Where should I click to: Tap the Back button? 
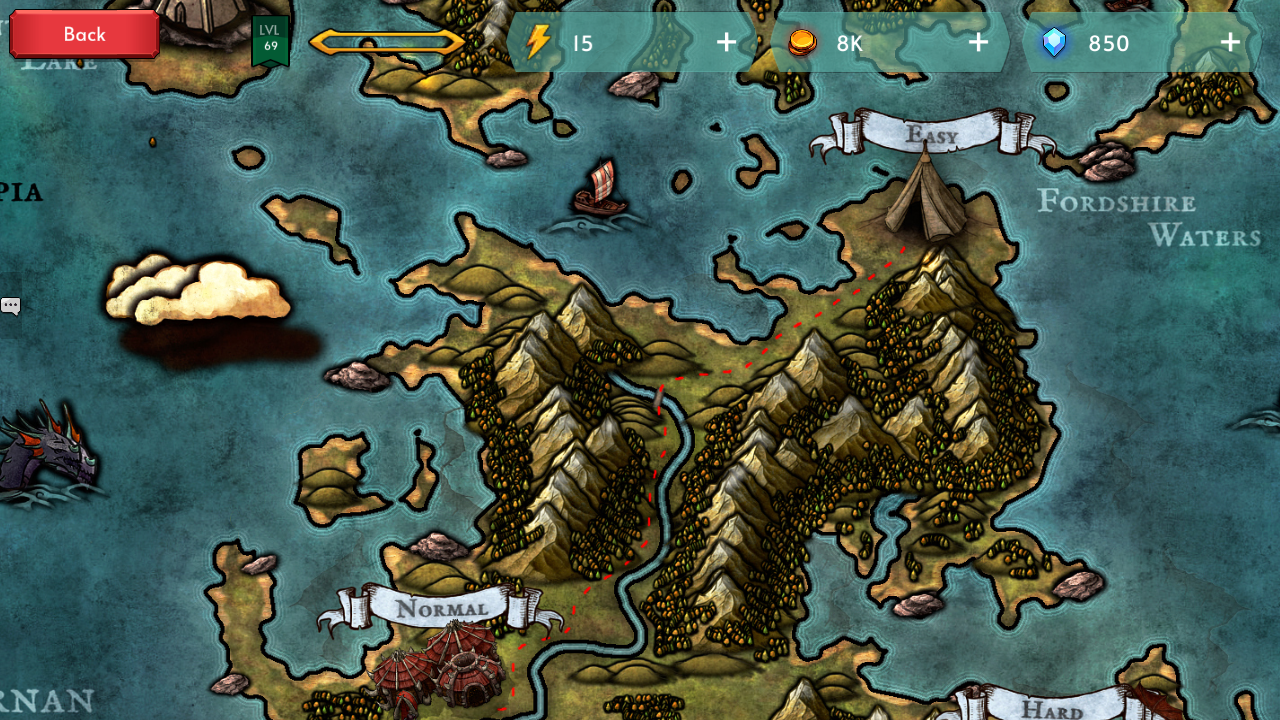point(83,33)
